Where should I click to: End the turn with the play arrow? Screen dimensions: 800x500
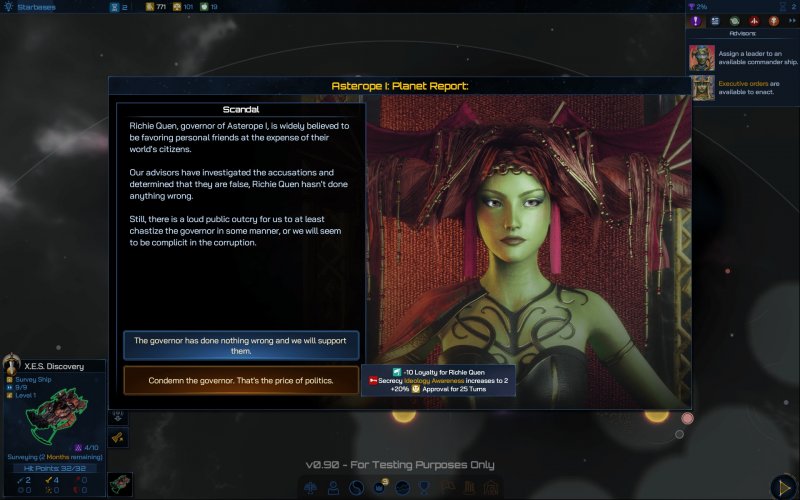784,486
